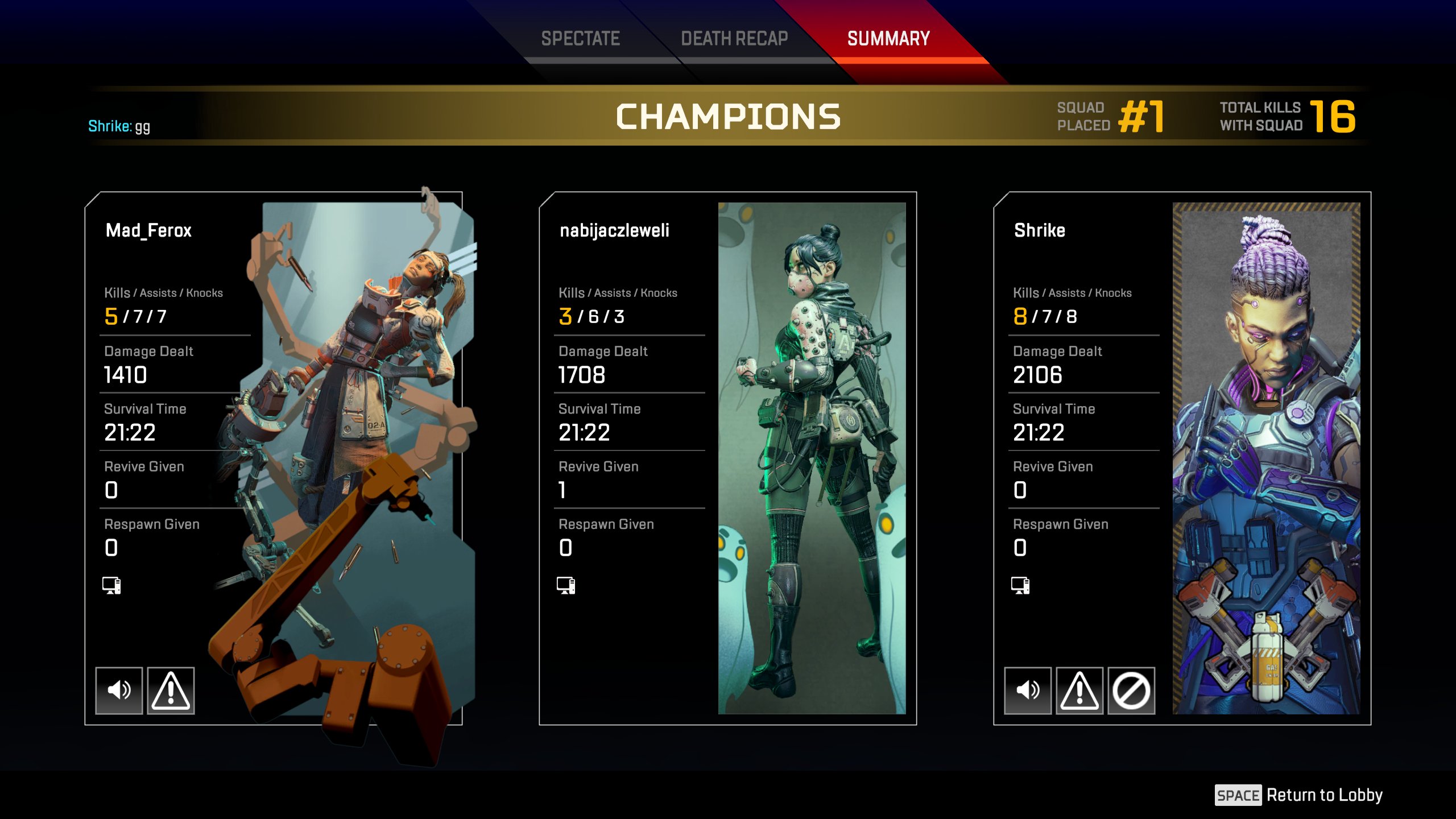Toggle Shrike's voice chat speaker button
This screenshot has width=1456, height=819.
click(1028, 690)
